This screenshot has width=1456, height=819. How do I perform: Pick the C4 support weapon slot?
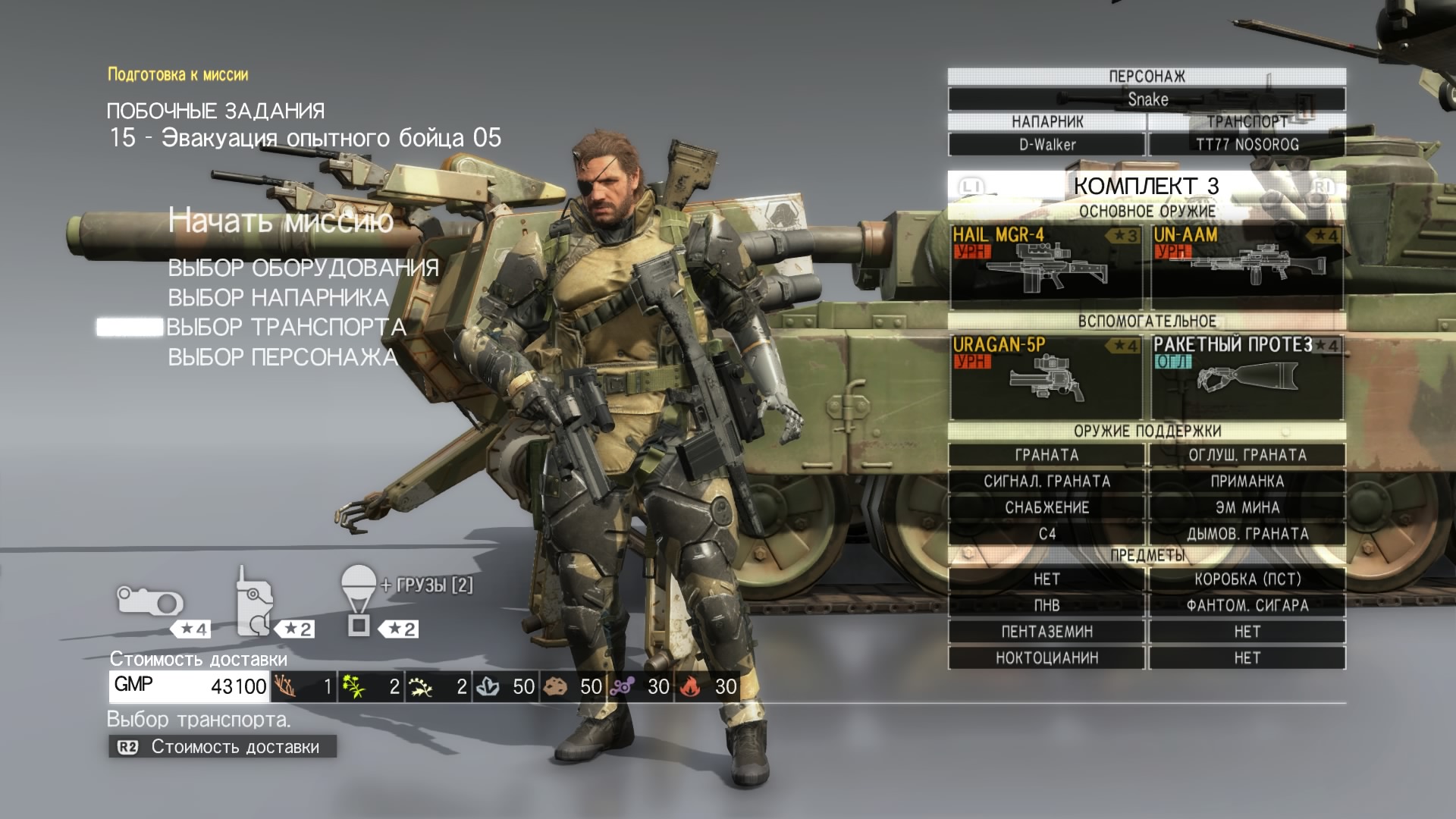(x=1046, y=534)
